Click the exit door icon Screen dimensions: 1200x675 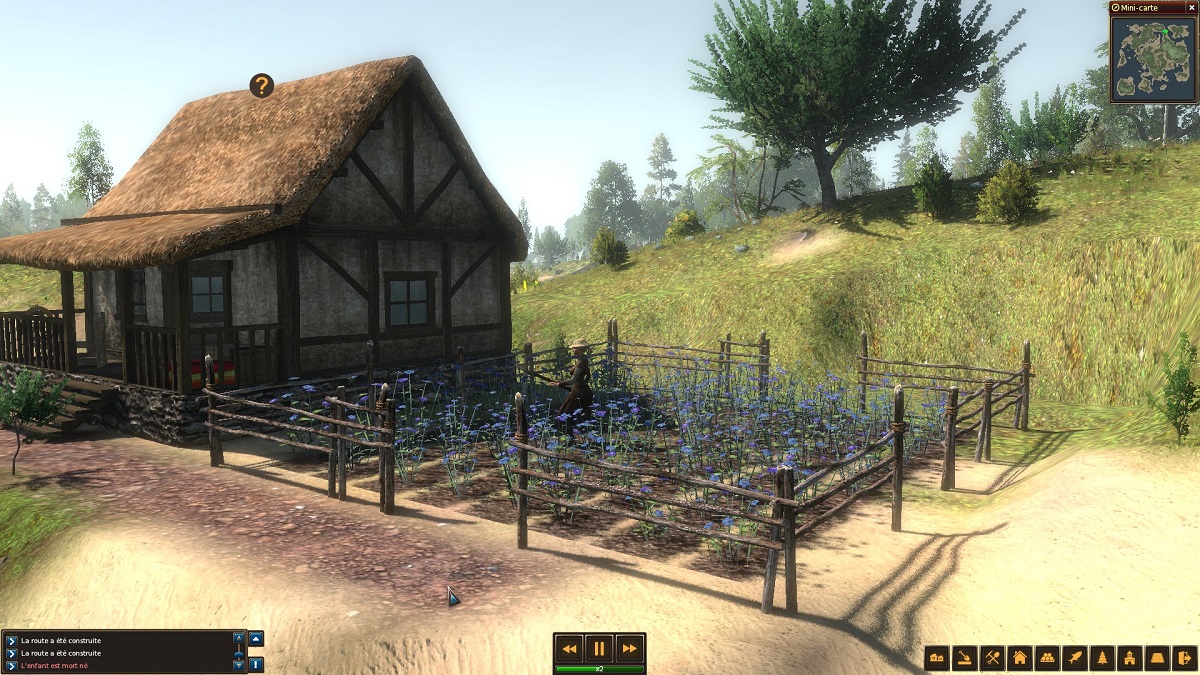[x=1185, y=657]
